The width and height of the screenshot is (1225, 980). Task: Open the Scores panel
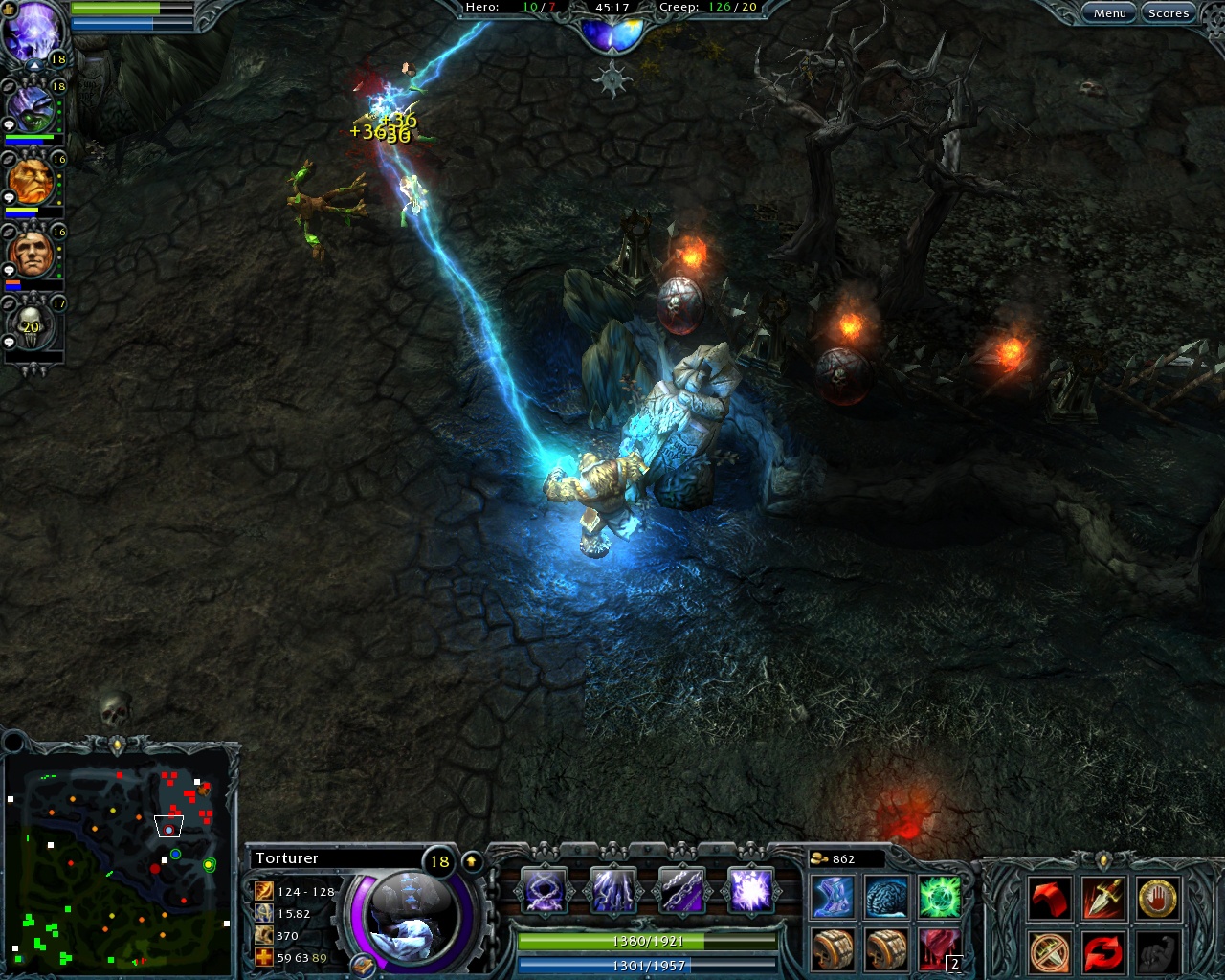[x=1169, y=12]
